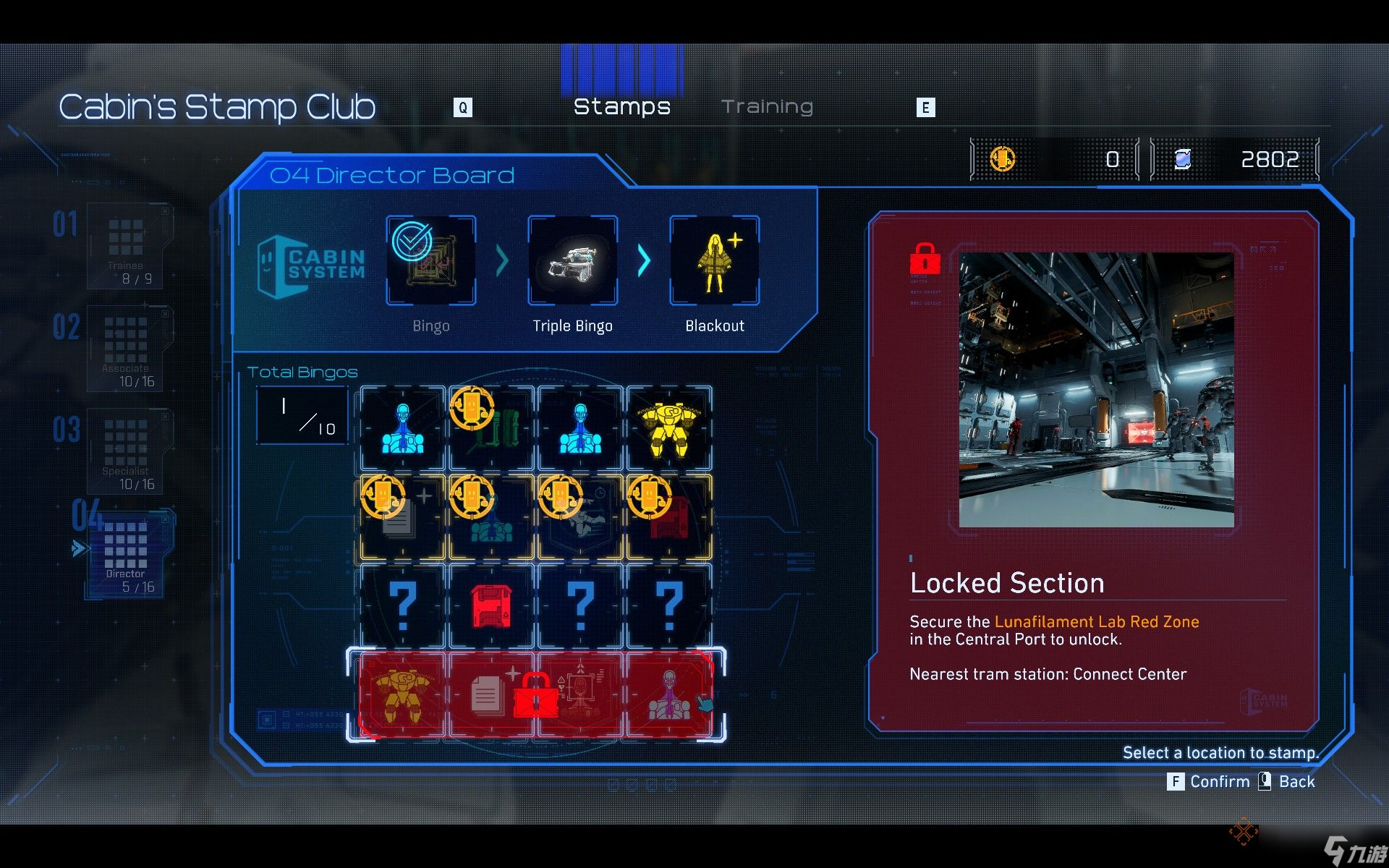
Task: View the completed Bingo reward
Action: tap(431, 260)
